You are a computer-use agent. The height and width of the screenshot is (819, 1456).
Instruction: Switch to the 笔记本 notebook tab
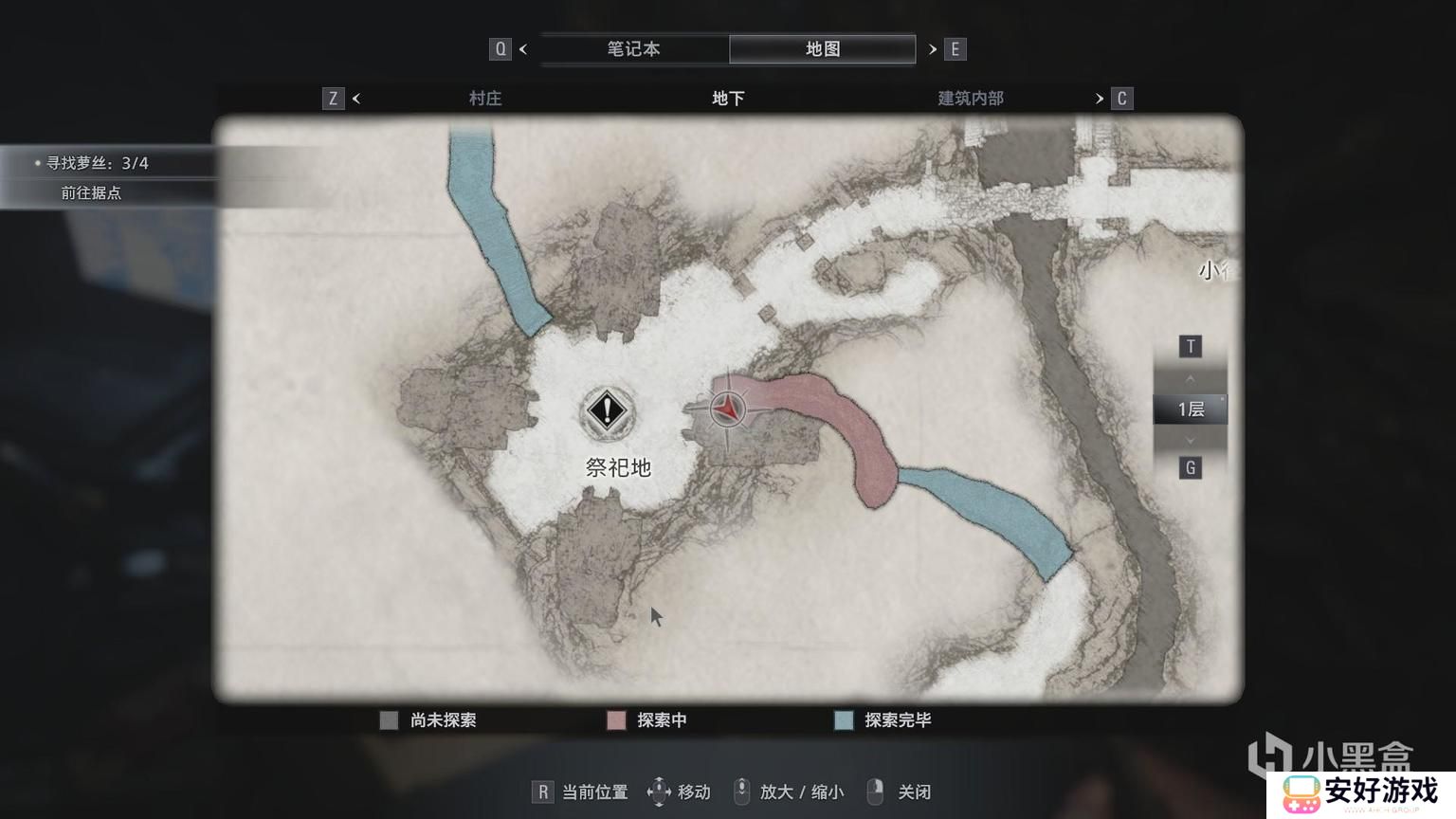[x=633, y=49]
